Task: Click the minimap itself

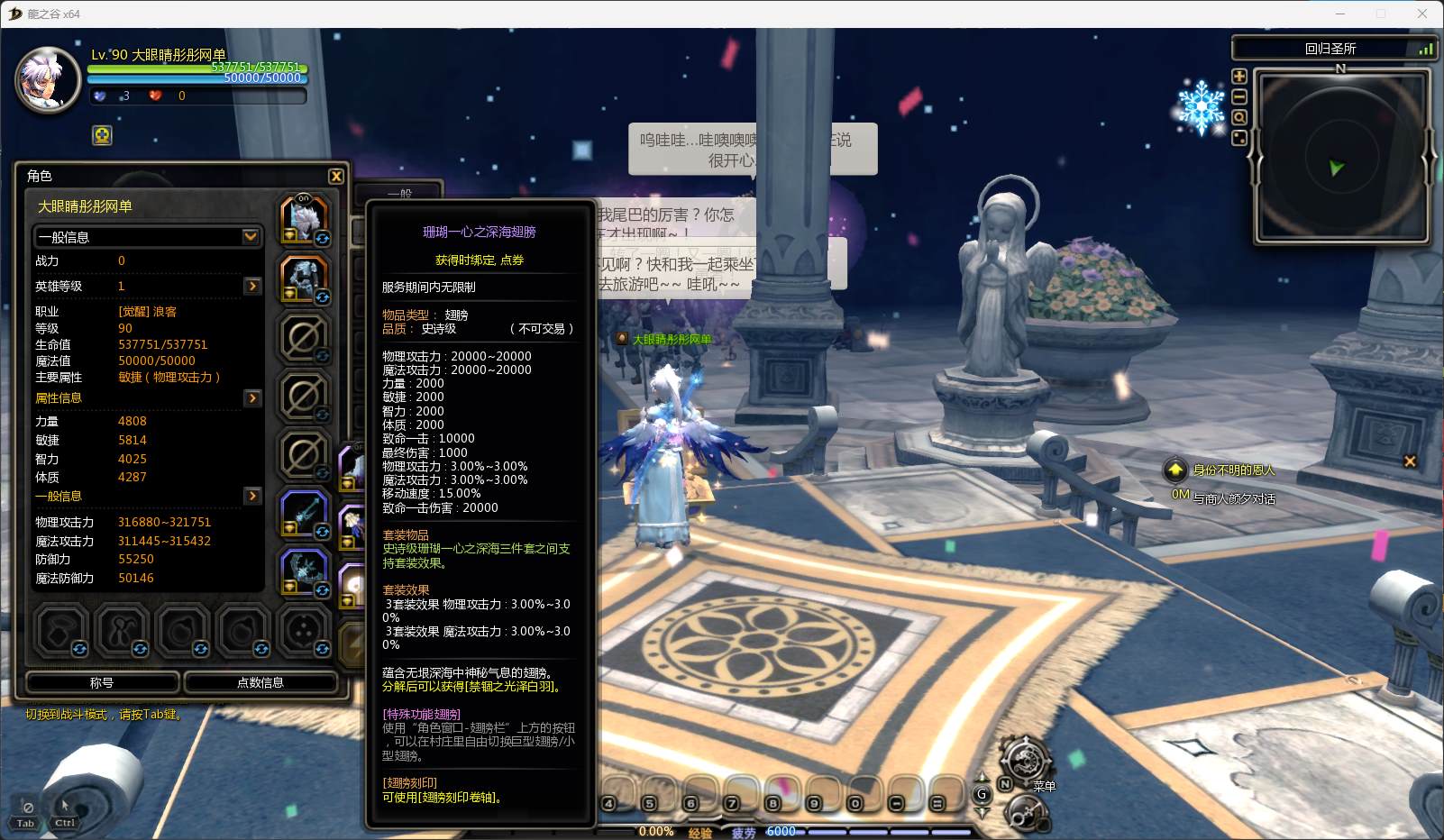Action: coord(1340,157)
